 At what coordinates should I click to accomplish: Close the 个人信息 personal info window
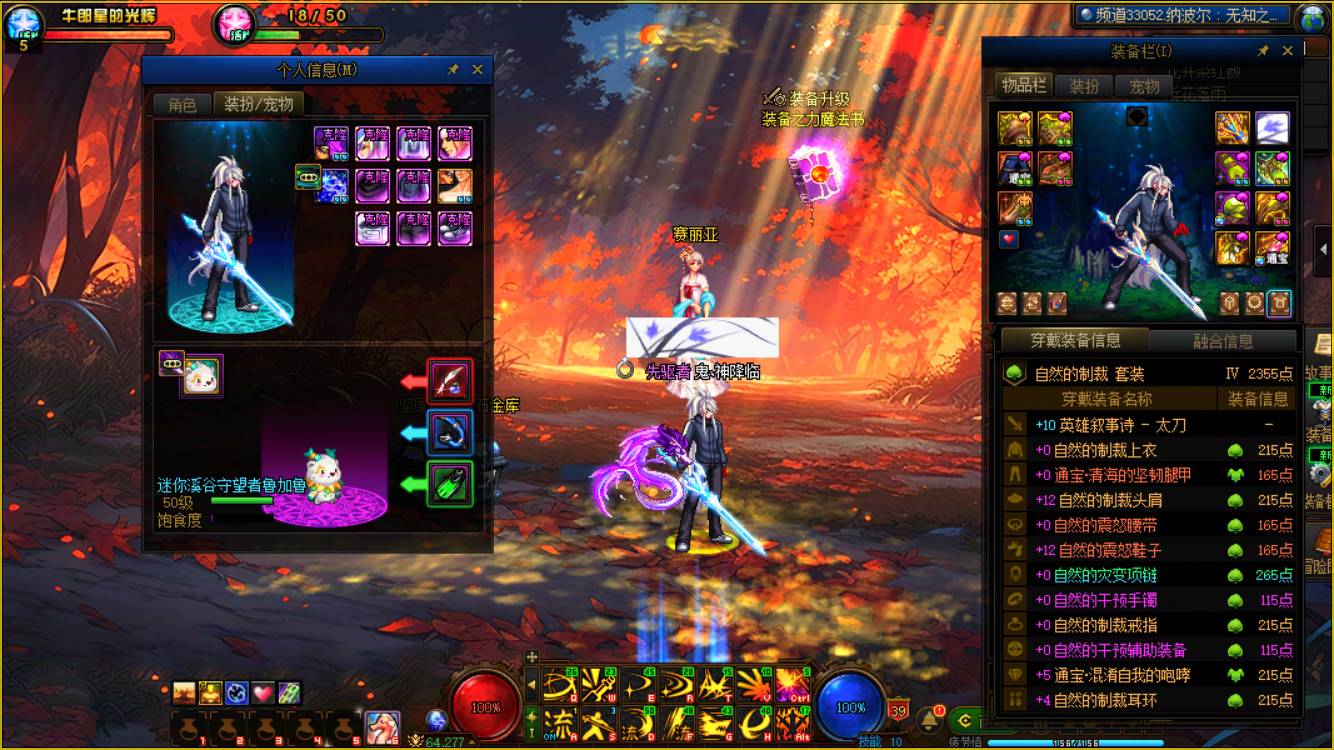click(x=477, y=70)
